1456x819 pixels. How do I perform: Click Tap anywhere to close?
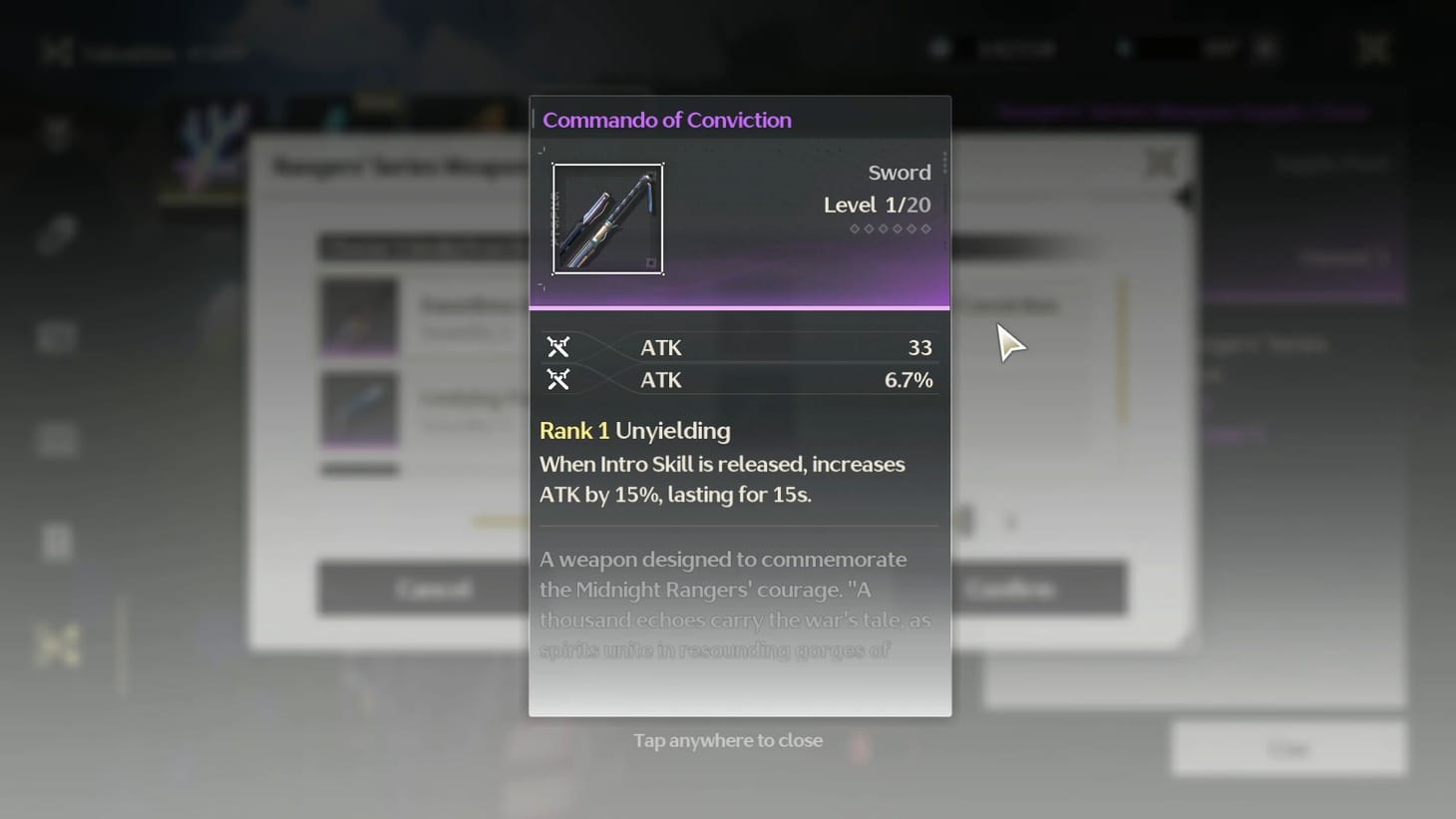click(728, 740)
